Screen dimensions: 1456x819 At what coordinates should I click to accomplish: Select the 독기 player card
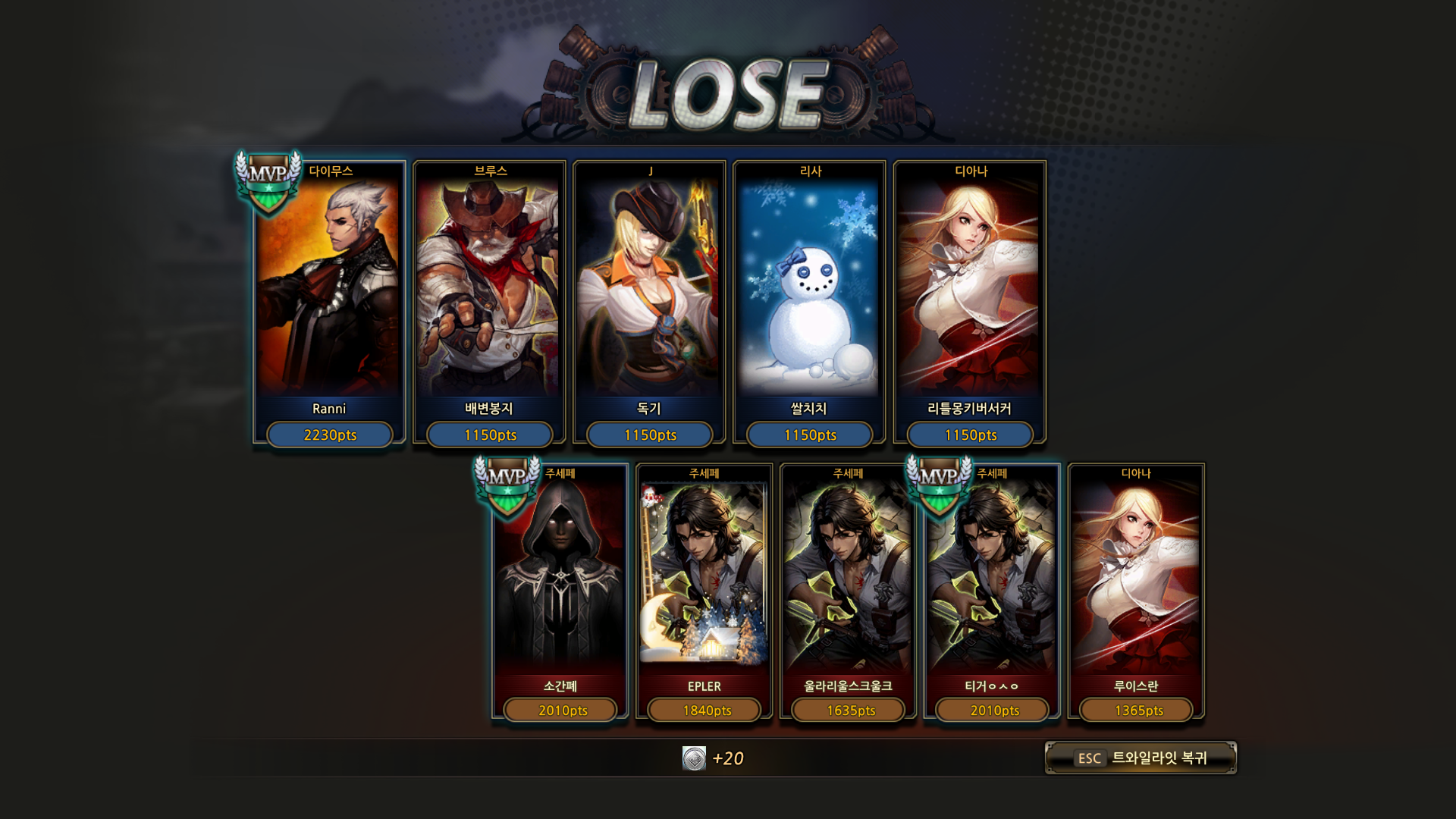(x=649, y=303)
